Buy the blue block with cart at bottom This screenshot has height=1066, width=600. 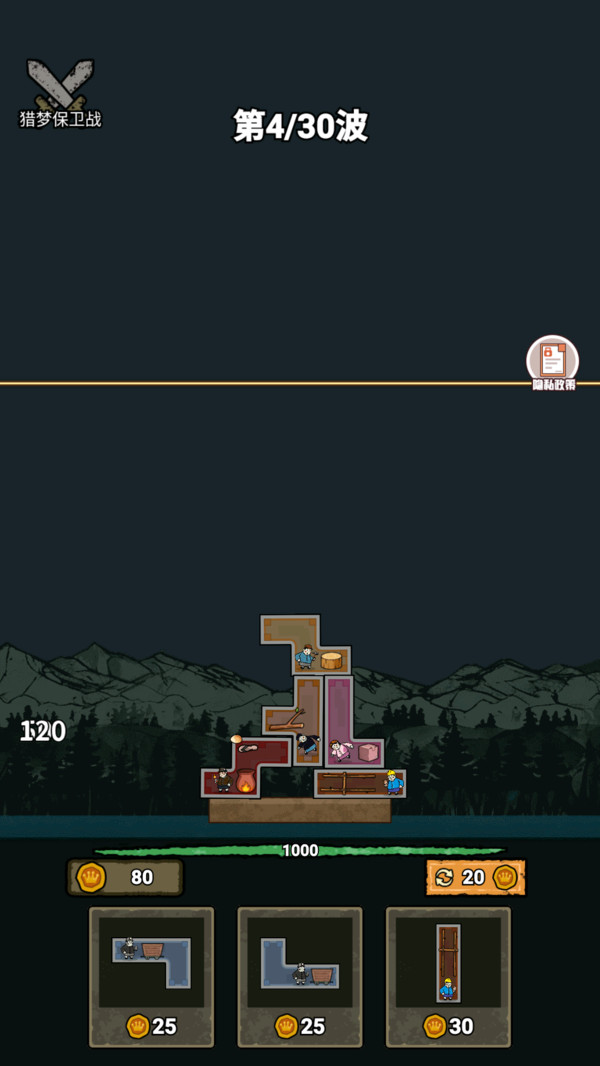(x=299, y=975)
